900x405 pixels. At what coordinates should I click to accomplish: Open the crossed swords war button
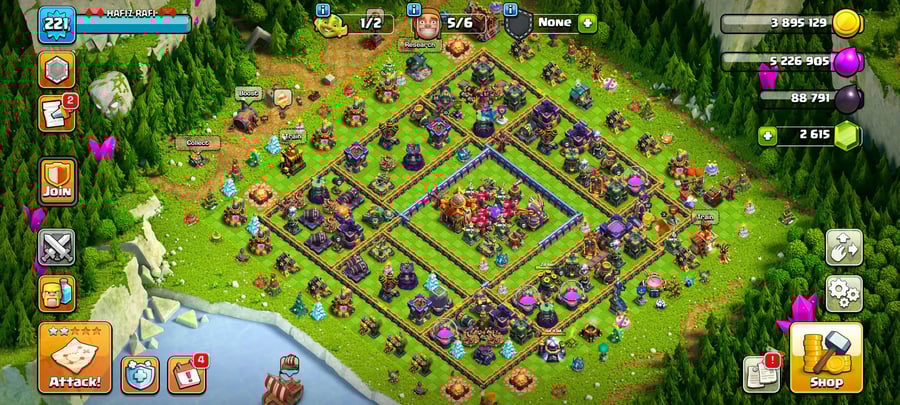click(56, 247)
